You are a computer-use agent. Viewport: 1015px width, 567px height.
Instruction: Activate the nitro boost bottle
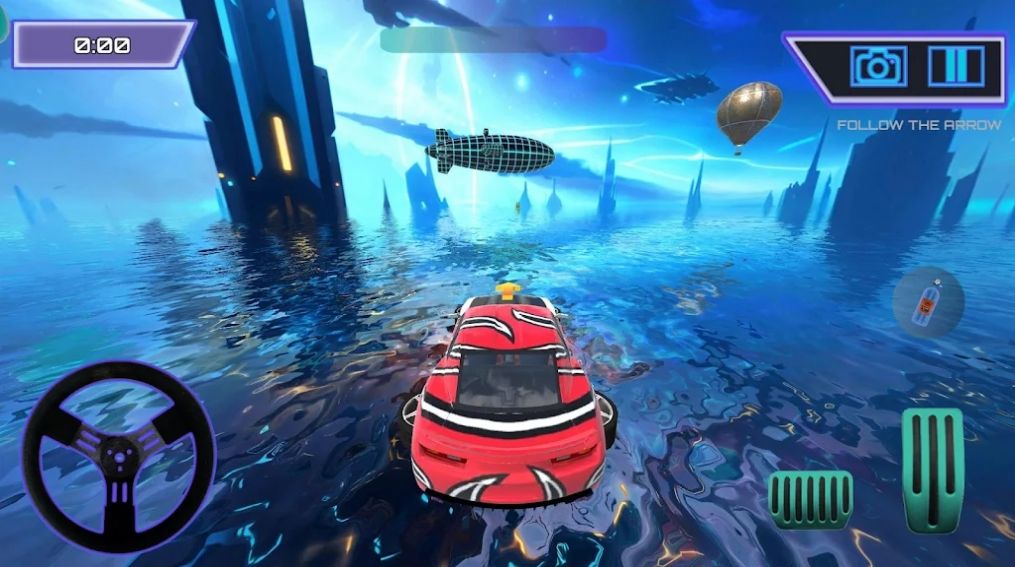(x=928, y=301)
